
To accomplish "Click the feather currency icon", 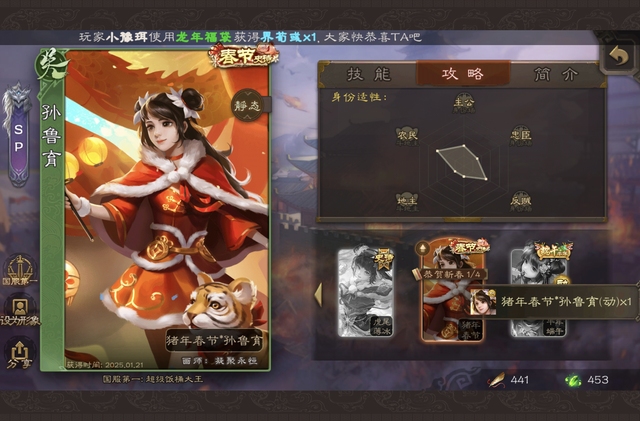I will point(495,380).
